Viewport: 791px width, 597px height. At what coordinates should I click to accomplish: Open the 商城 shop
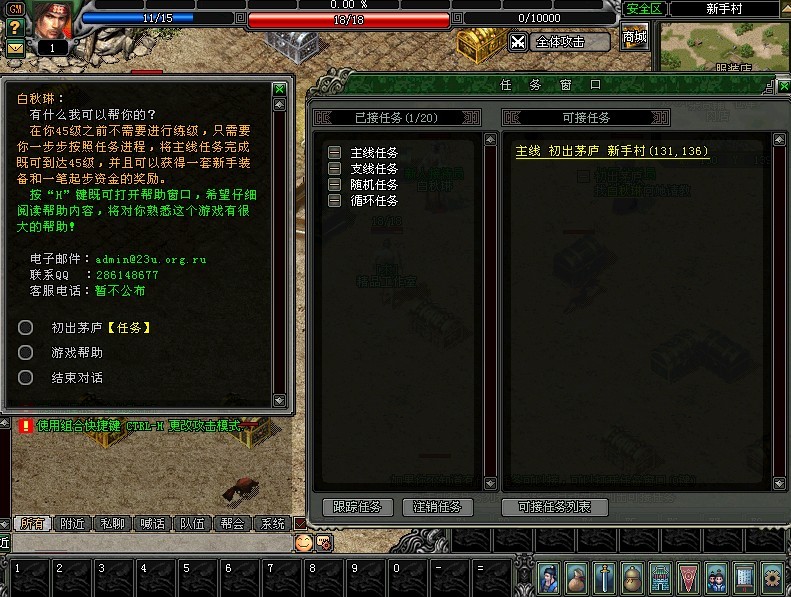click(x=634, y=38)
